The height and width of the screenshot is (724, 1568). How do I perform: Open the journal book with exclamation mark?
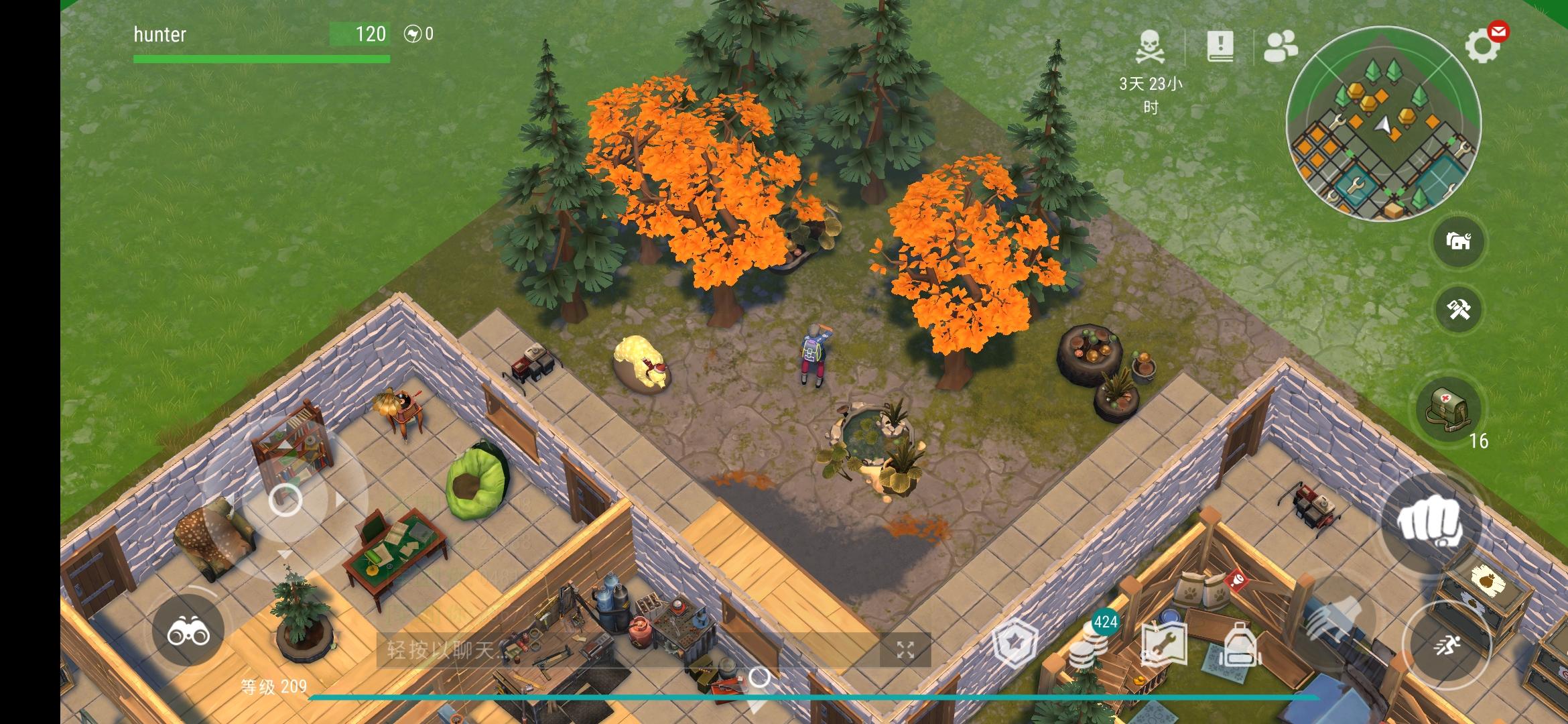1220,46
